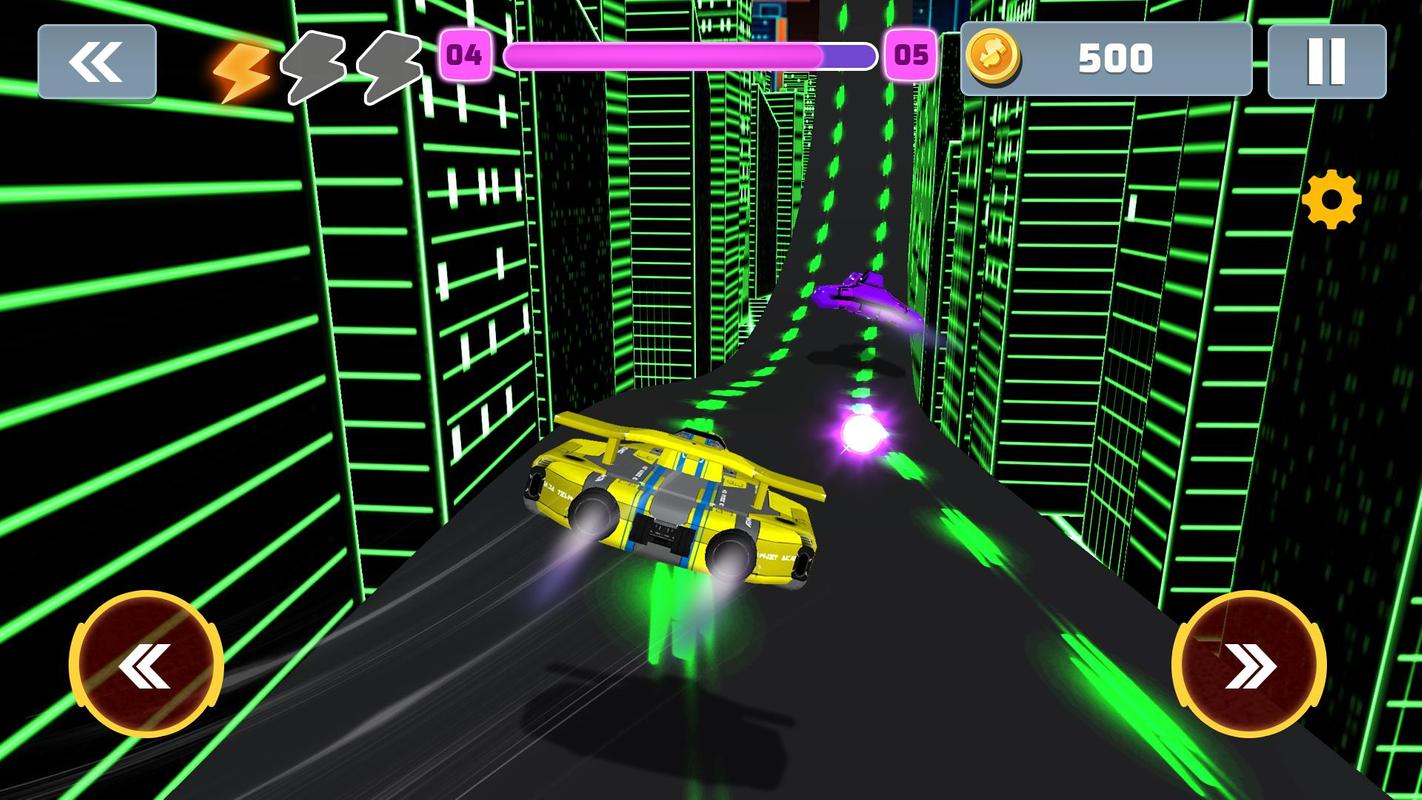The height and width of the screenshot is (800, 1422).
Task: Steer left with the round red arrow button
Action: 146,664
